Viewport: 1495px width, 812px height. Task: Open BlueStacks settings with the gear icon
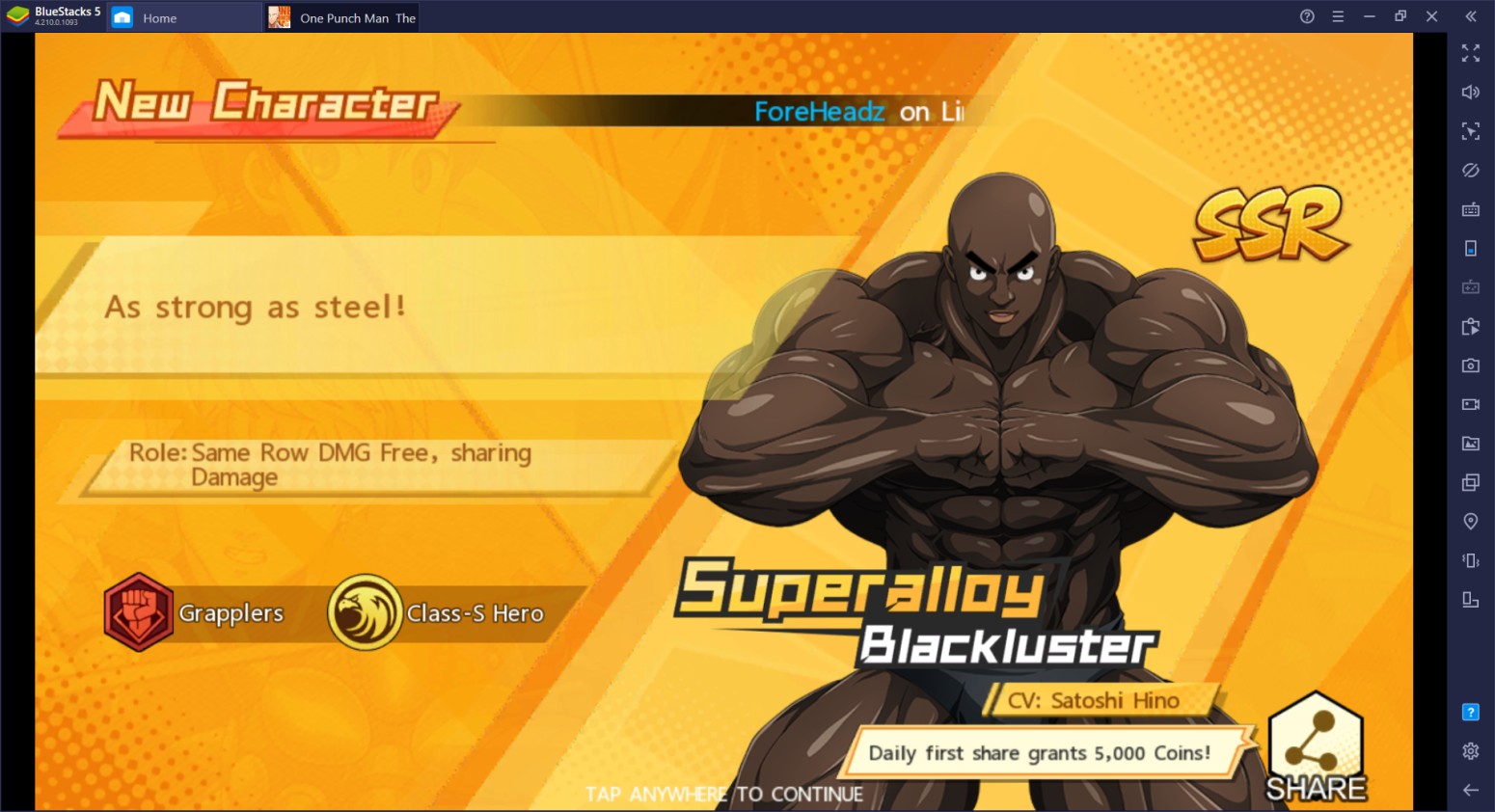pos(1470,750)
